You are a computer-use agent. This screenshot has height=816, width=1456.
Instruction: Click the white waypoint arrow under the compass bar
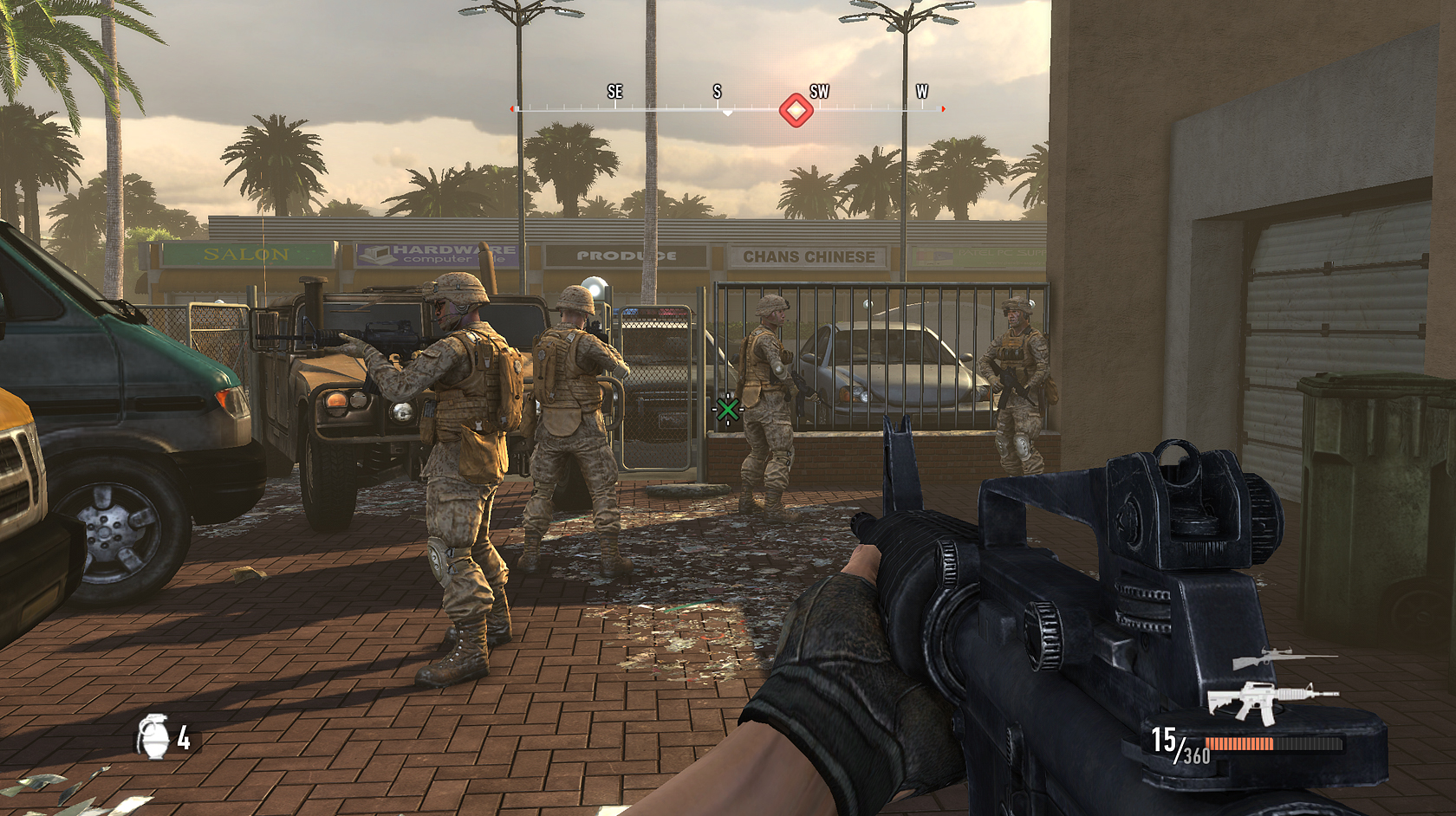[728, 113]
